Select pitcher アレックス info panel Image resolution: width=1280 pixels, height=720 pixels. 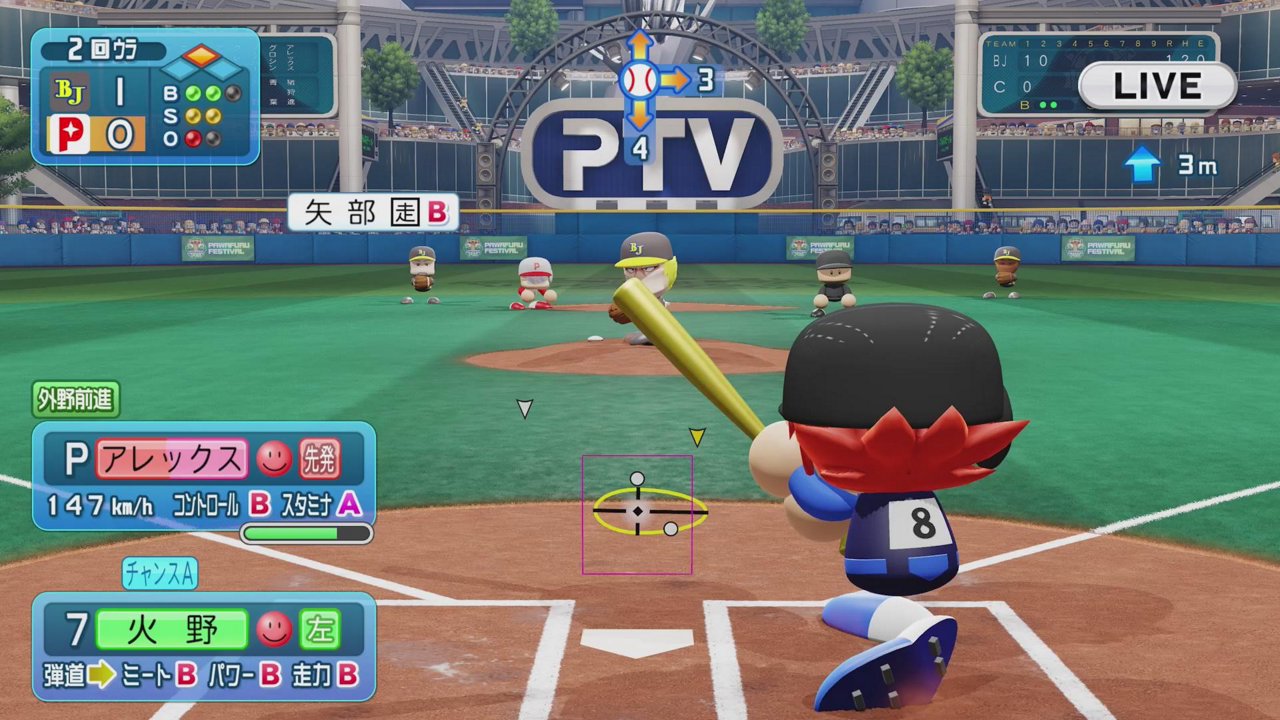click(x=204, y=476)
